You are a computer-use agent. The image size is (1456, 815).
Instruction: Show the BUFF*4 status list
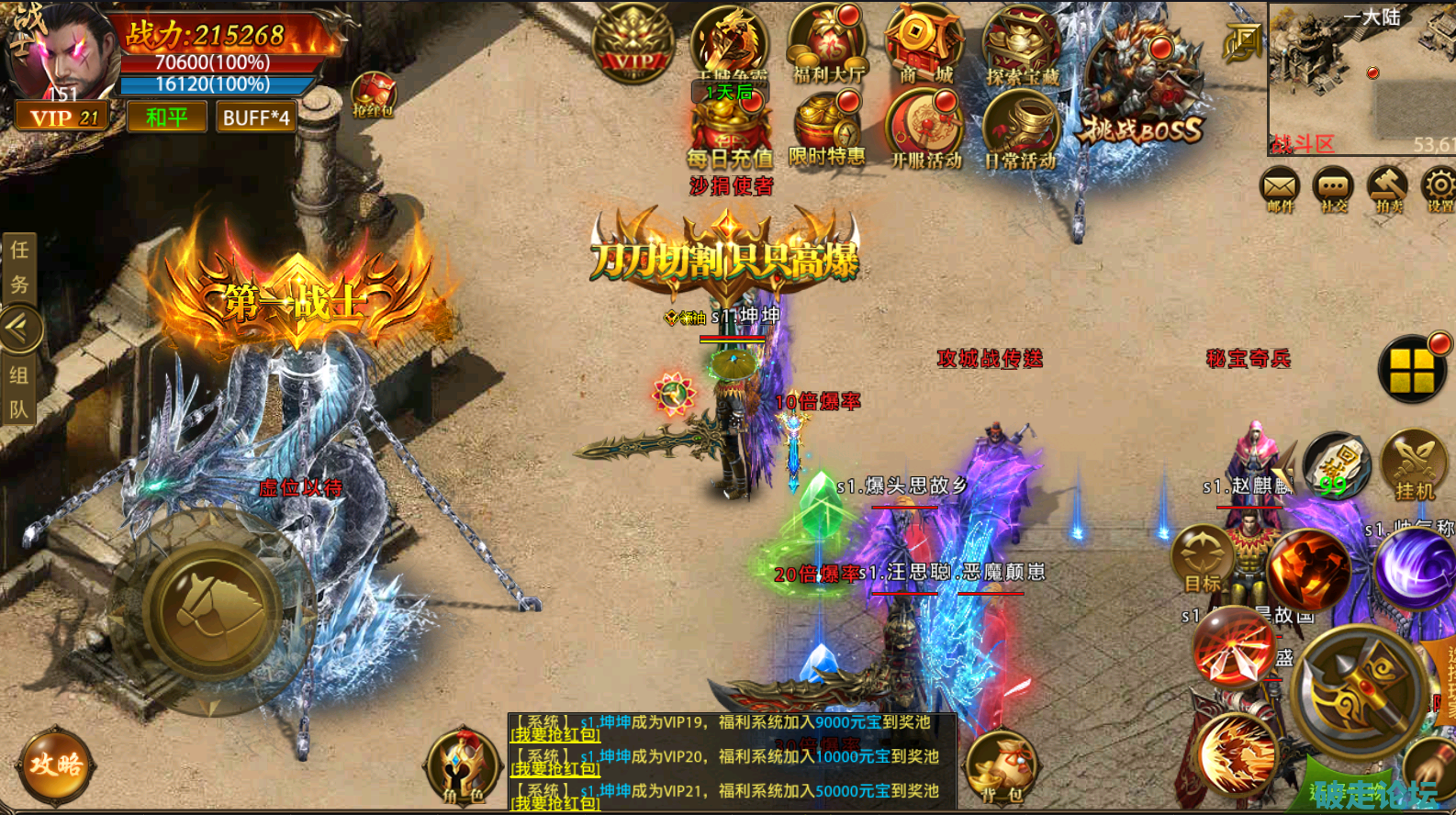[x=256, y=117]
